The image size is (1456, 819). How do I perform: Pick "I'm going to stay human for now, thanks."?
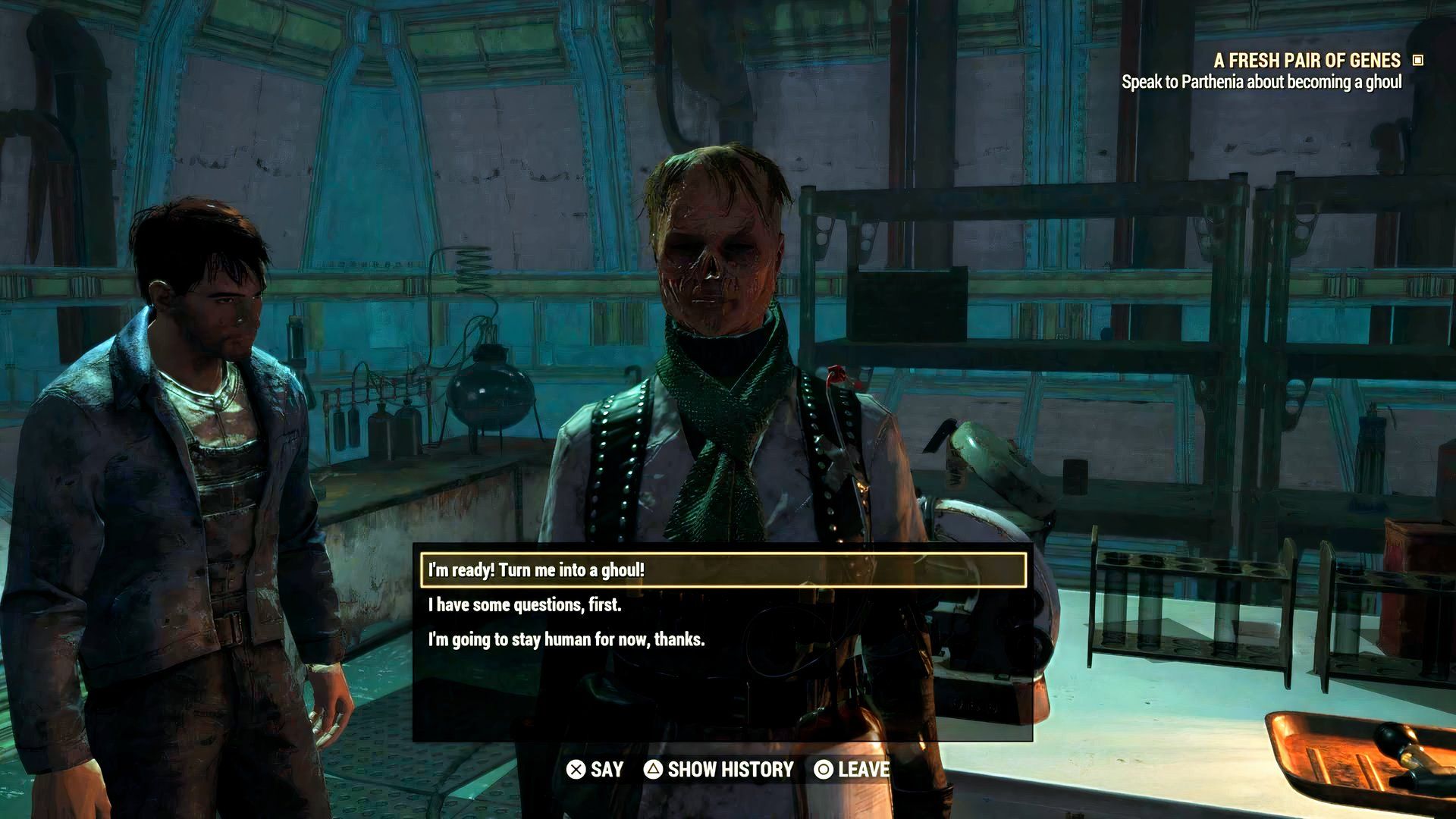click(566, 640)
